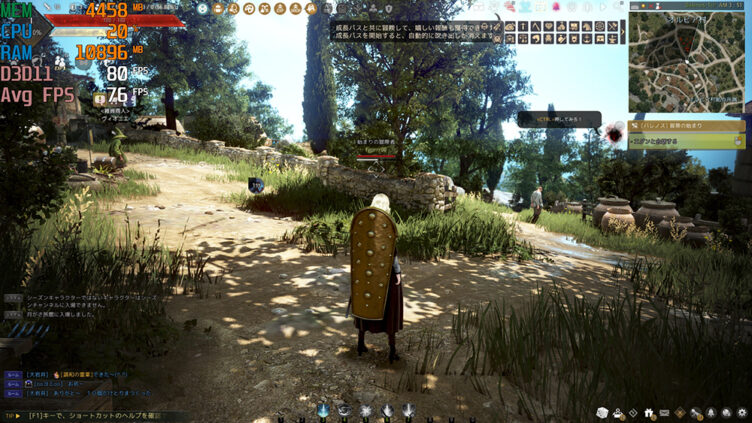Screen dimensions: 752x423
Task: Activate the blue flame skill icon
Action: 323,410
